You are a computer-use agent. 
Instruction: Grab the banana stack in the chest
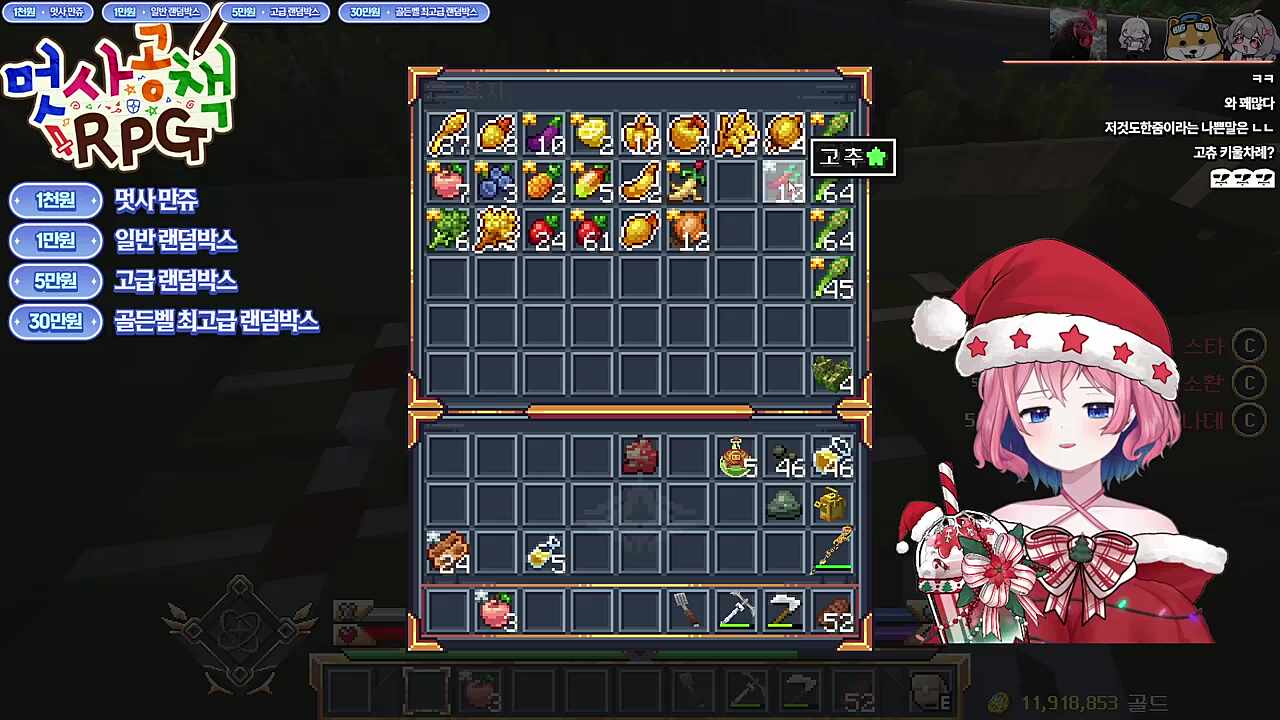640,181
